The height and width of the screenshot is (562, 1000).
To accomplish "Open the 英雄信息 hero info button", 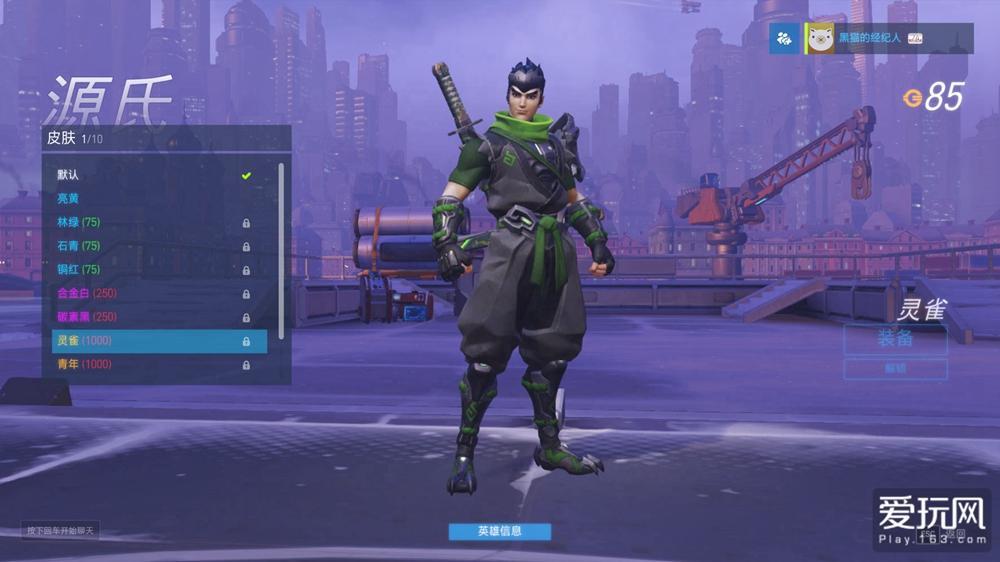I will [499, 531].
